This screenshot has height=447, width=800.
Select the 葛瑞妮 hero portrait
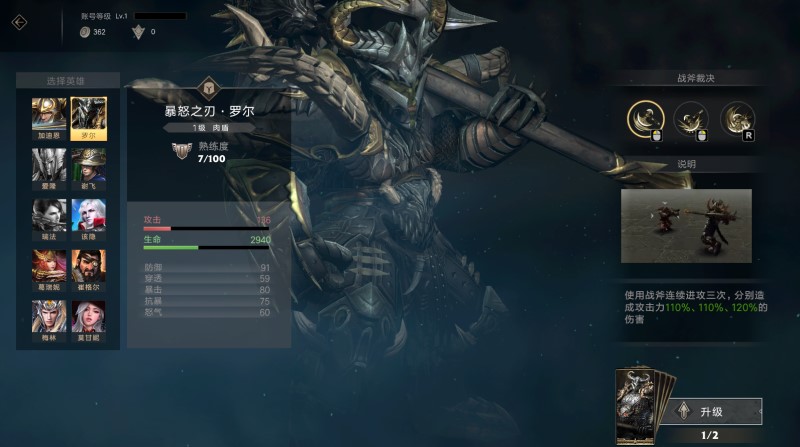click(49, 265)
